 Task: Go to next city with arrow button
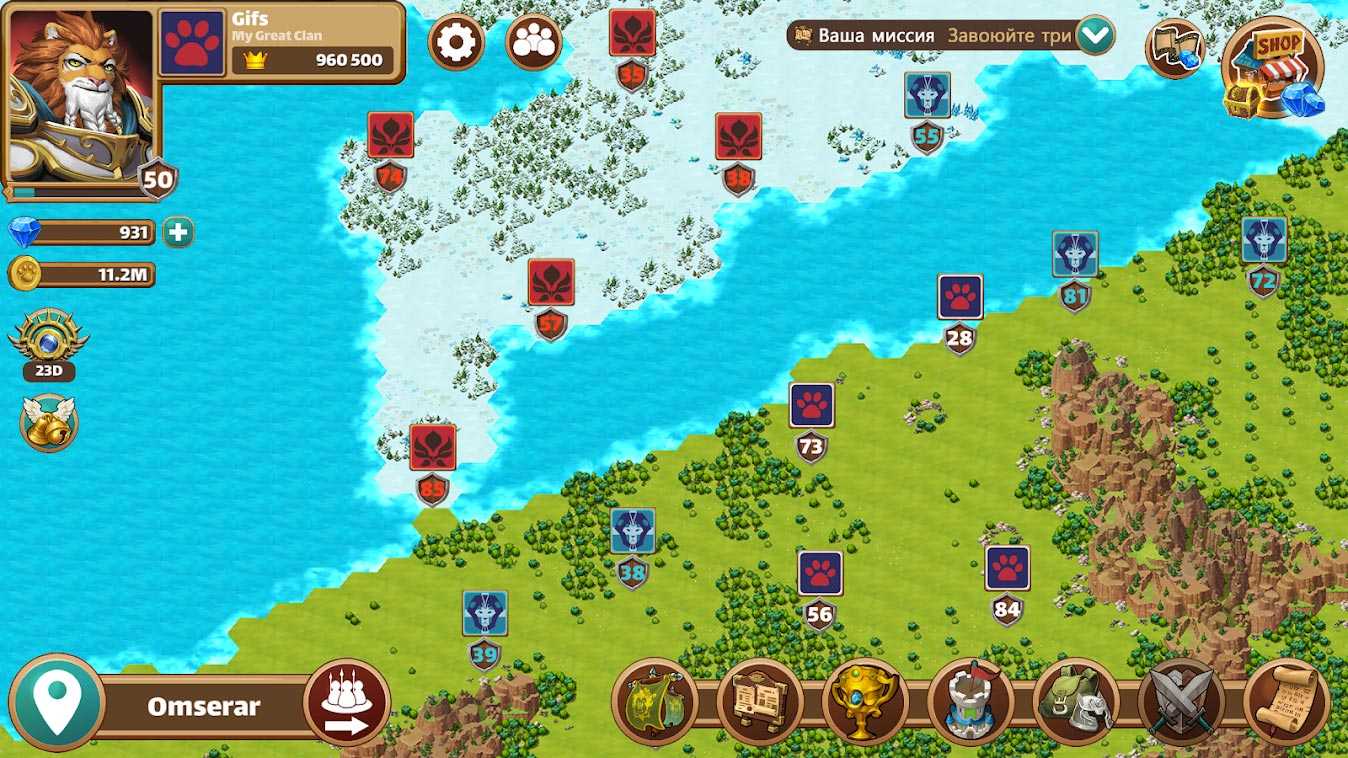pos(347,702)
